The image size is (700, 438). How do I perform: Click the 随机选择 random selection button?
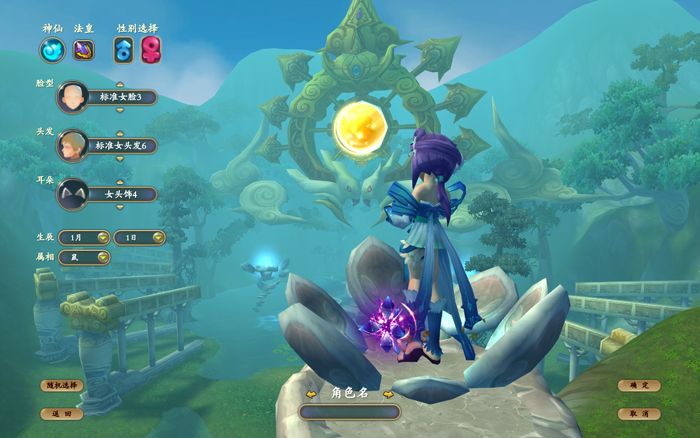coord(60,385)
